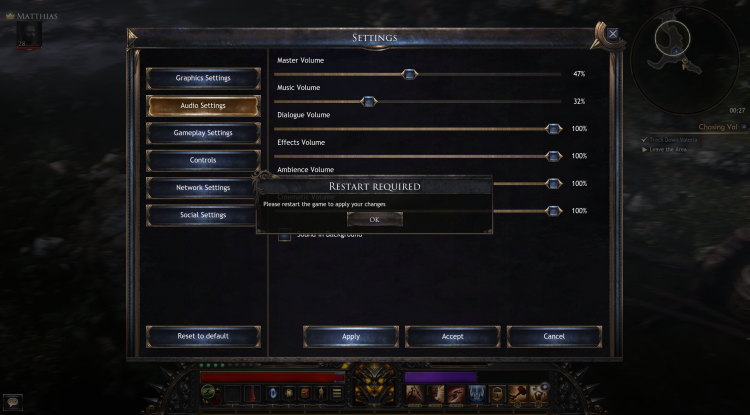Apply the settings changes
The image size is (750, 415).
pos(351,336)
